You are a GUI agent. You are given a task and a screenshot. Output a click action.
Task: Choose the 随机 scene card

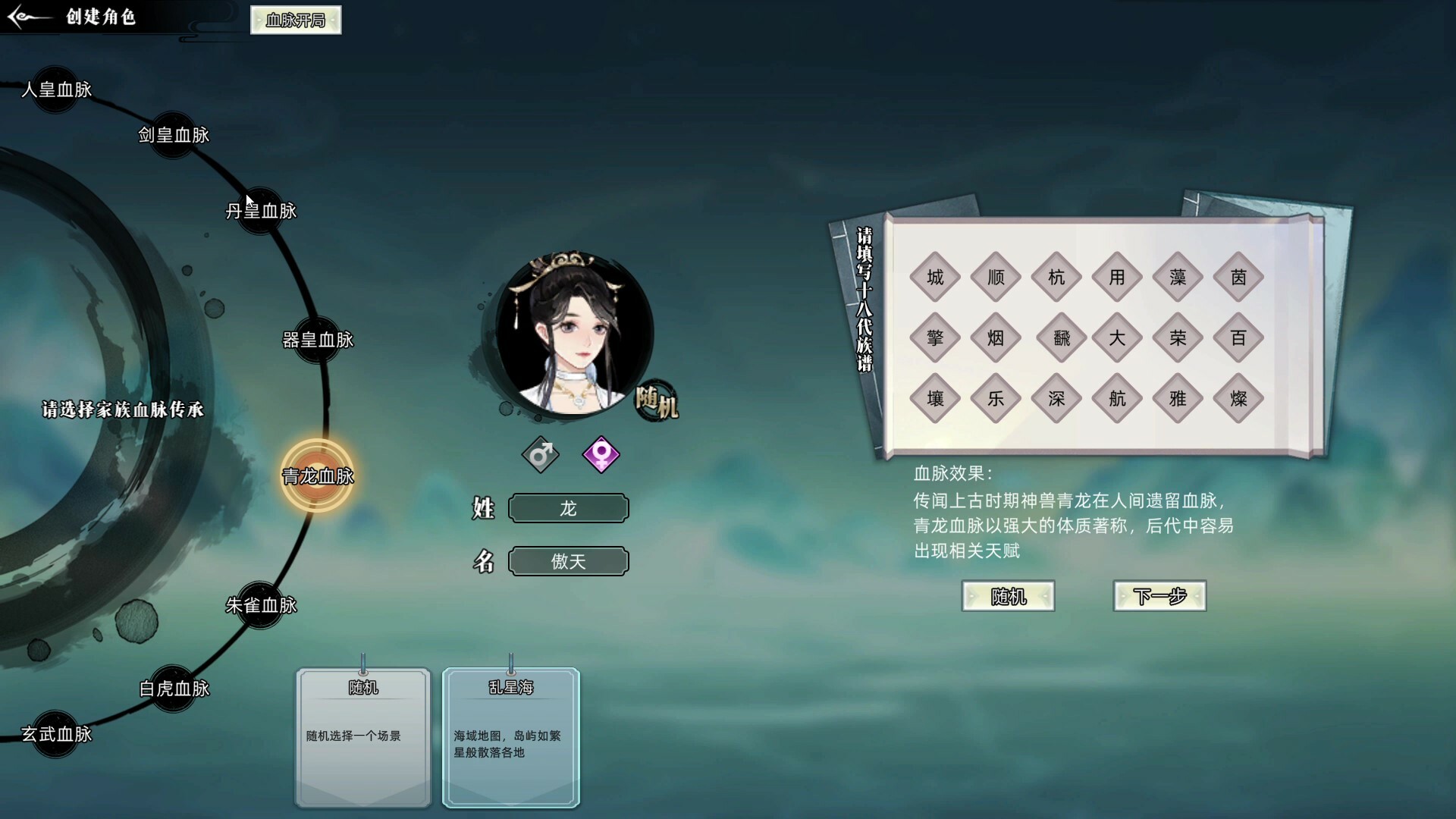tap(363, 736)
